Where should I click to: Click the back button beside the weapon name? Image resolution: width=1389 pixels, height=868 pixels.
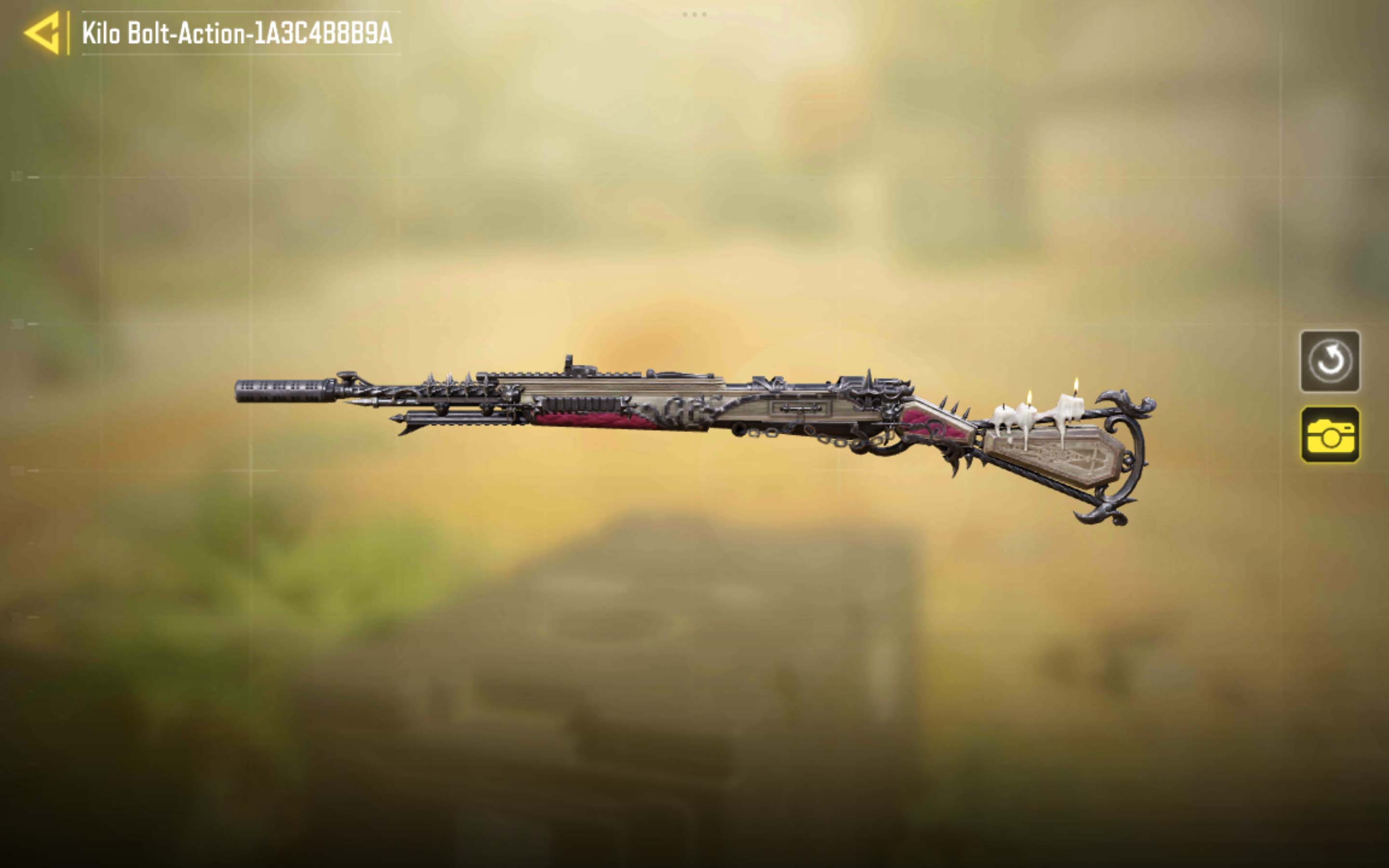pos(42,34)
